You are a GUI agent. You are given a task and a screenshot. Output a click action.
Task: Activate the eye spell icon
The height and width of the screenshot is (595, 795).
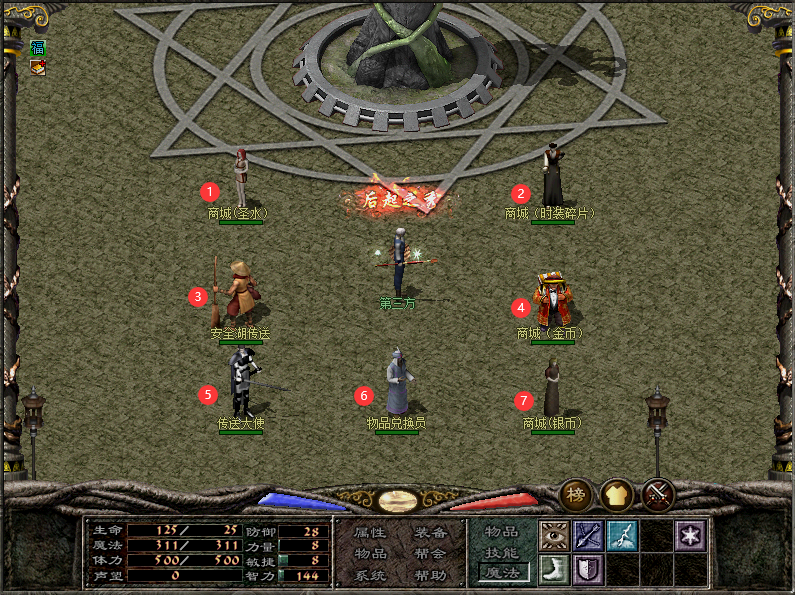[555, 536]
